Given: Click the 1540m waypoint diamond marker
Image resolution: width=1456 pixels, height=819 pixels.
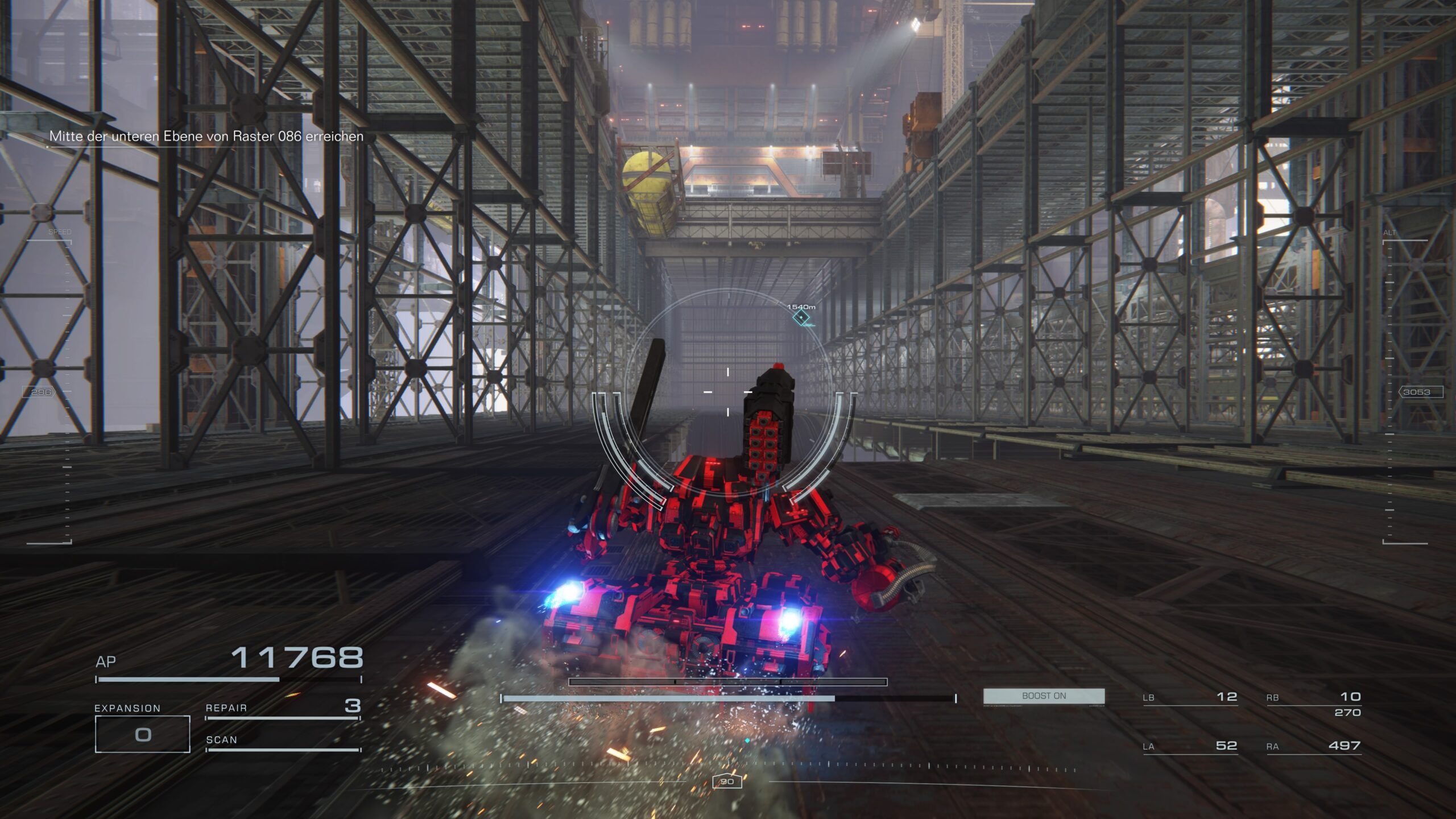Looking at the screenshot, I should point(801,317).
